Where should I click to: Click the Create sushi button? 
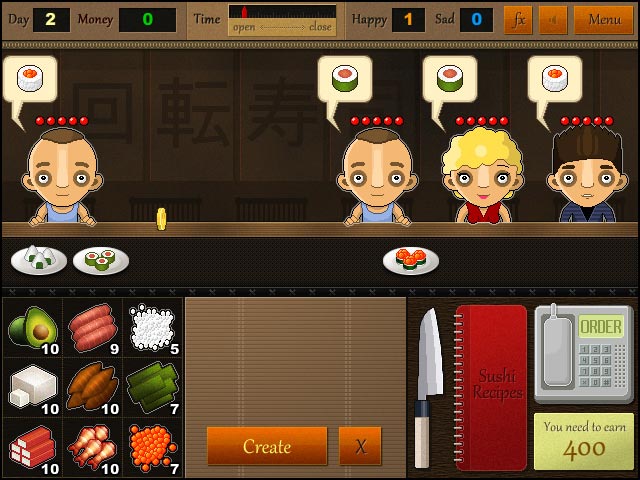click(267, 446)
